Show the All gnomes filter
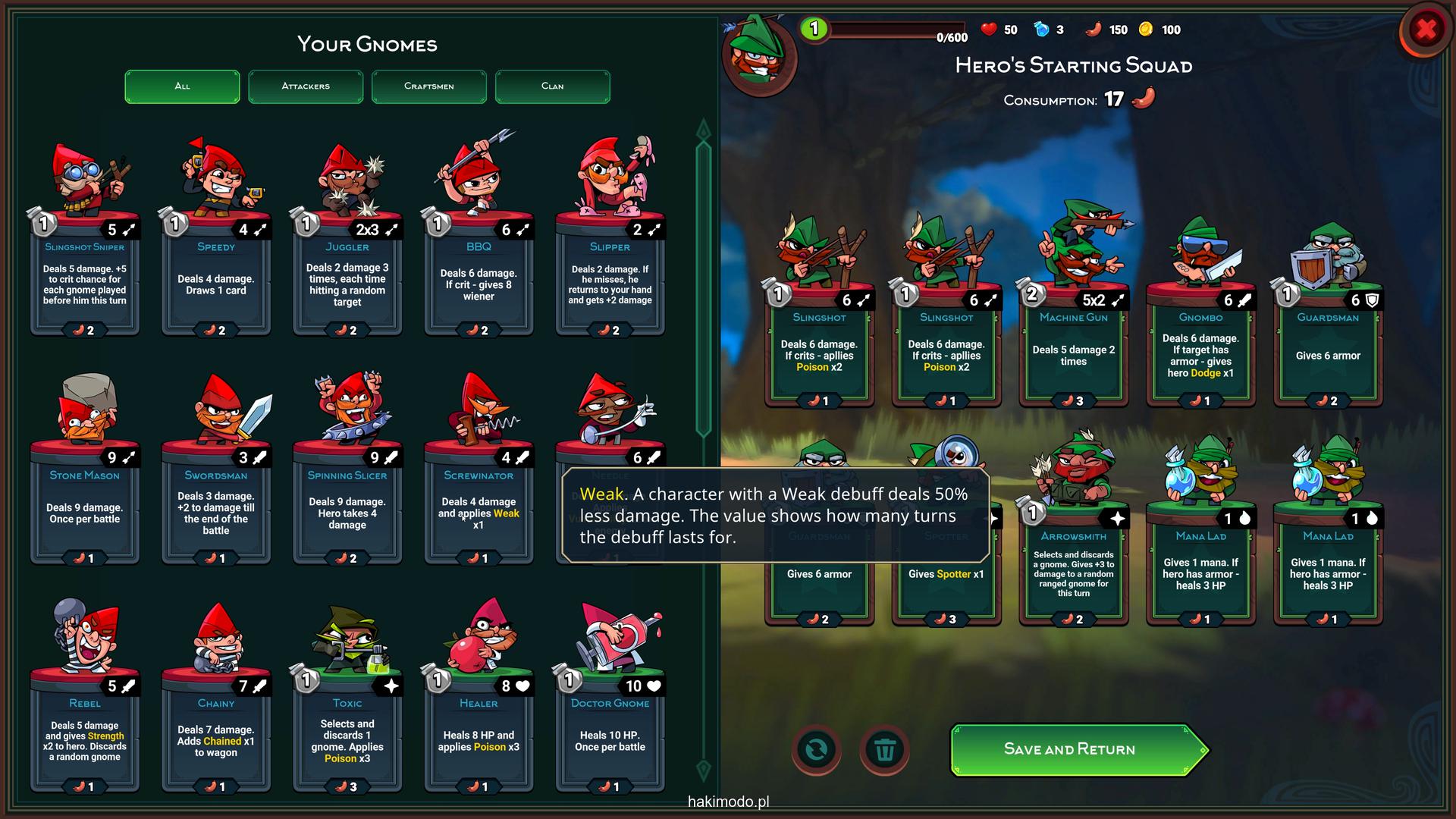This screenshot has width=1456, height=819. point(182,86)
